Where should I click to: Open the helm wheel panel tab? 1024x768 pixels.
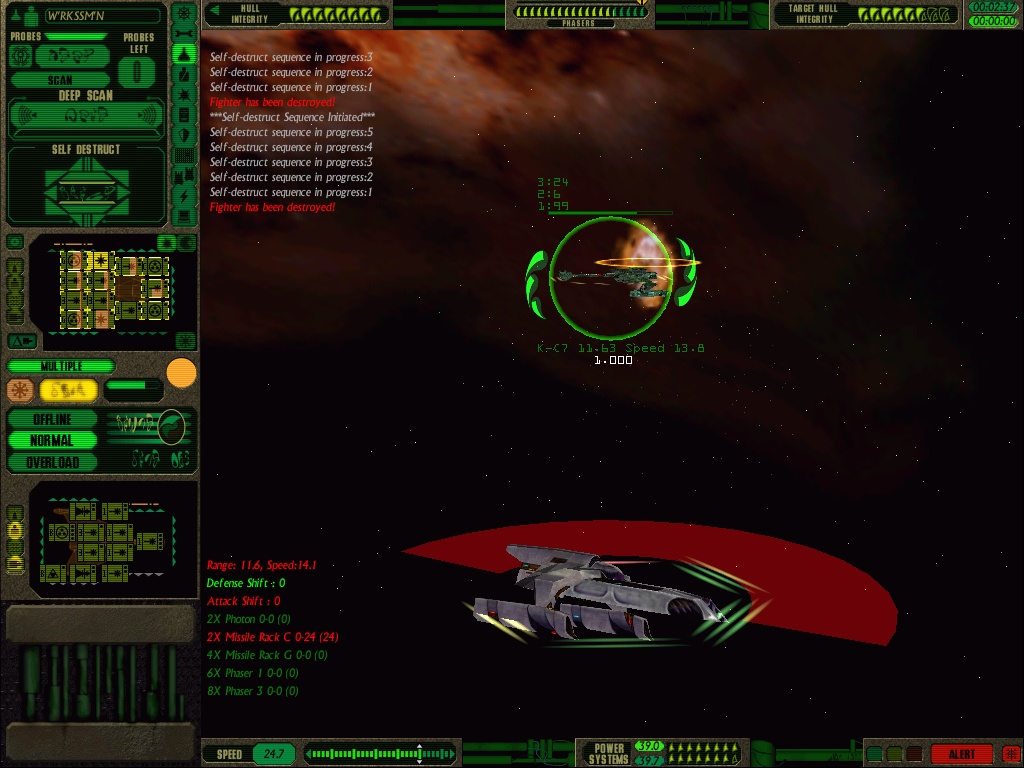pos(184,13)
